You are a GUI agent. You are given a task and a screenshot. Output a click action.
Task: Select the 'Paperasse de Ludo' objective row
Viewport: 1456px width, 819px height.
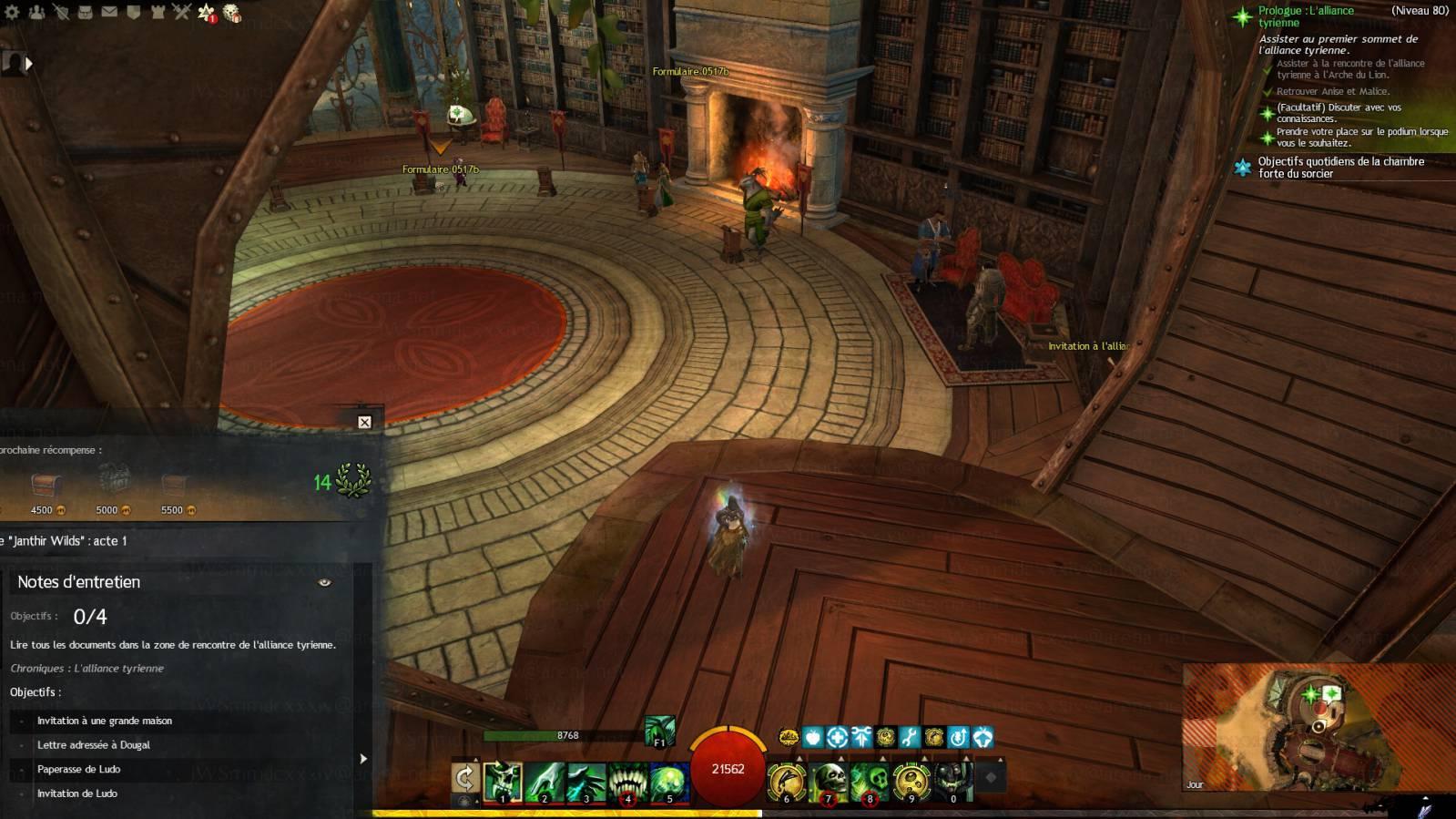click(x=79, y=769)
